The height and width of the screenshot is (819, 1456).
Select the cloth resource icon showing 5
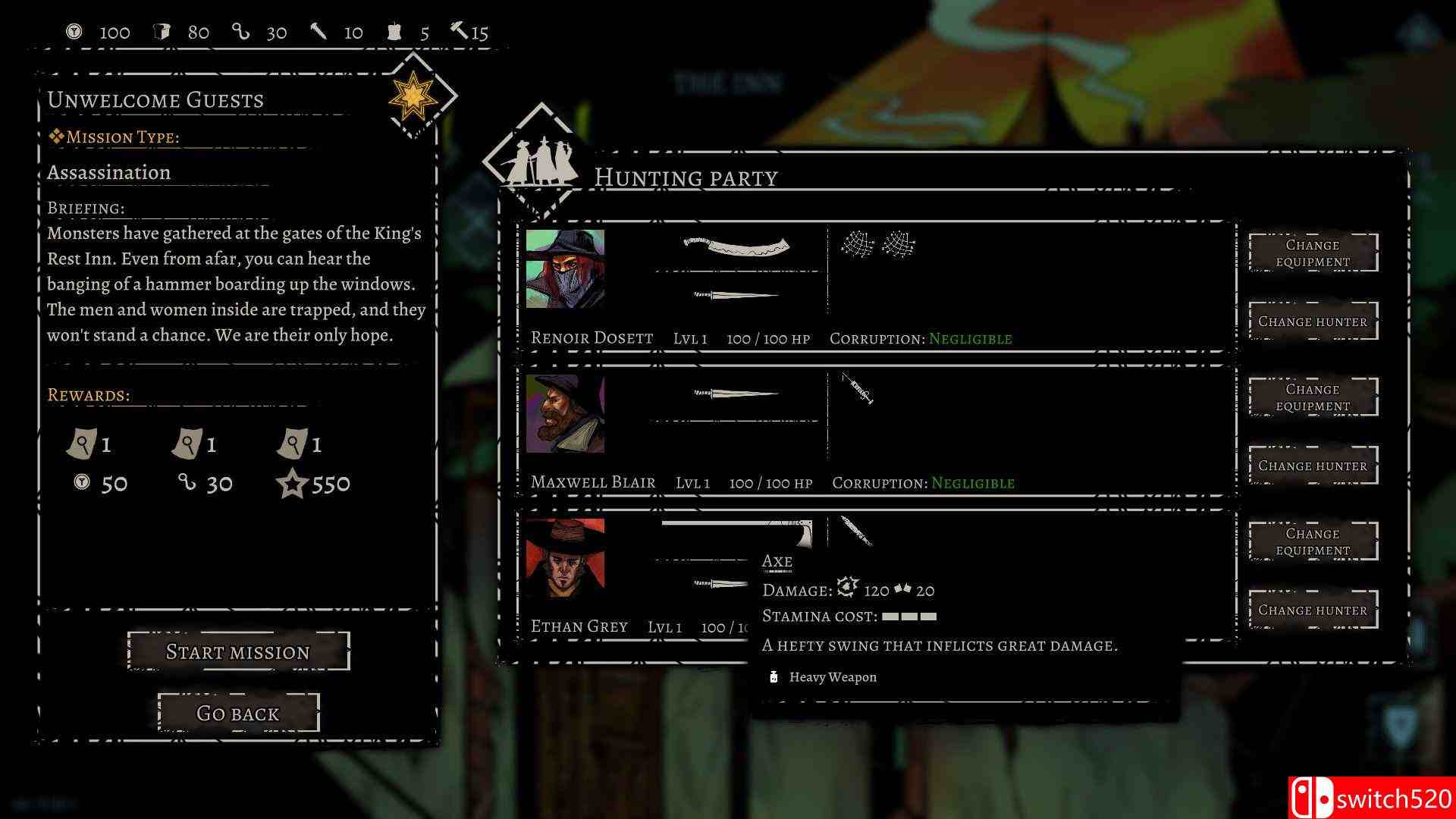(x=396, y=31)
